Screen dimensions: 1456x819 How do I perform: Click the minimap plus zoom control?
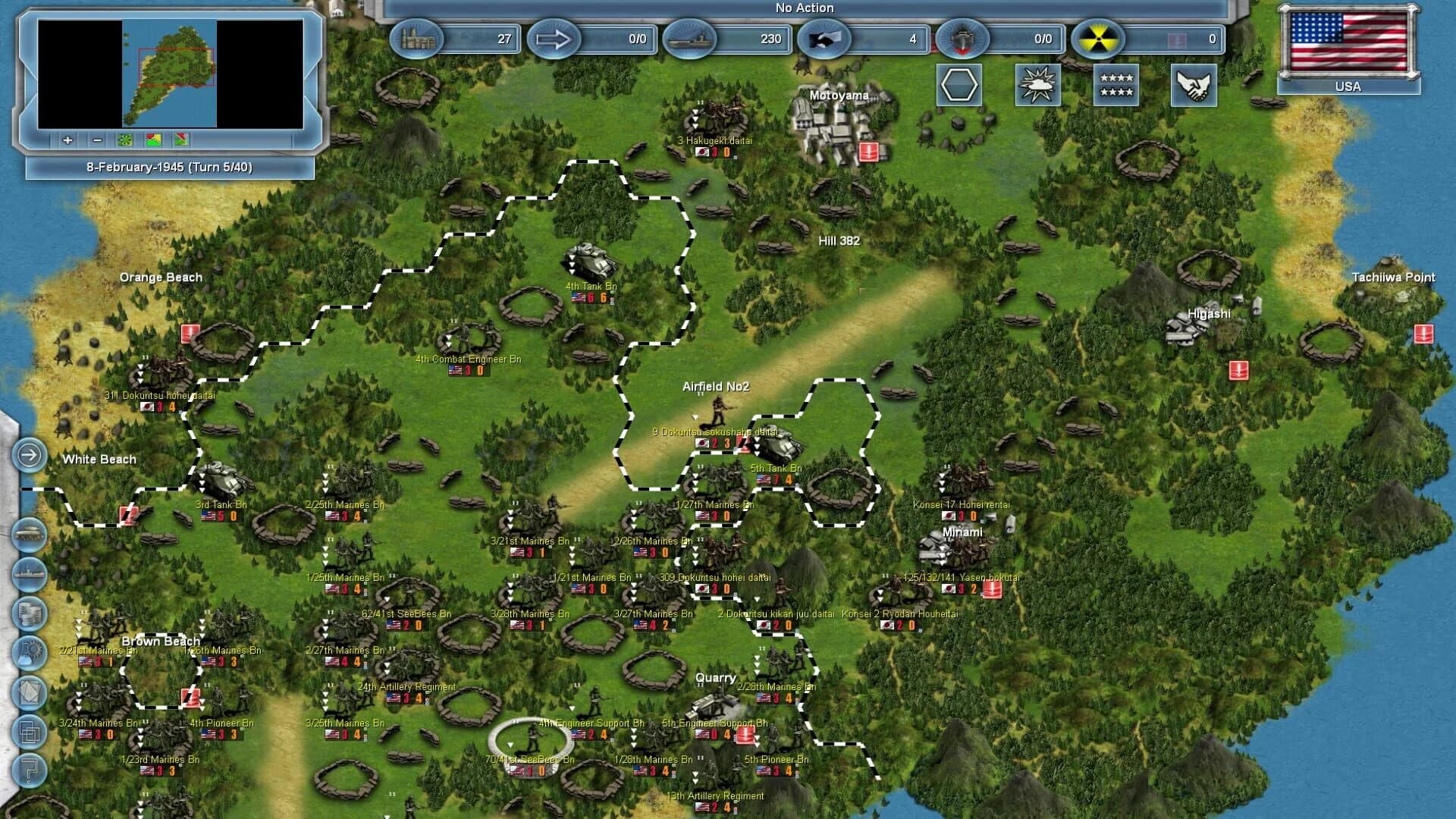pos(67,140)
